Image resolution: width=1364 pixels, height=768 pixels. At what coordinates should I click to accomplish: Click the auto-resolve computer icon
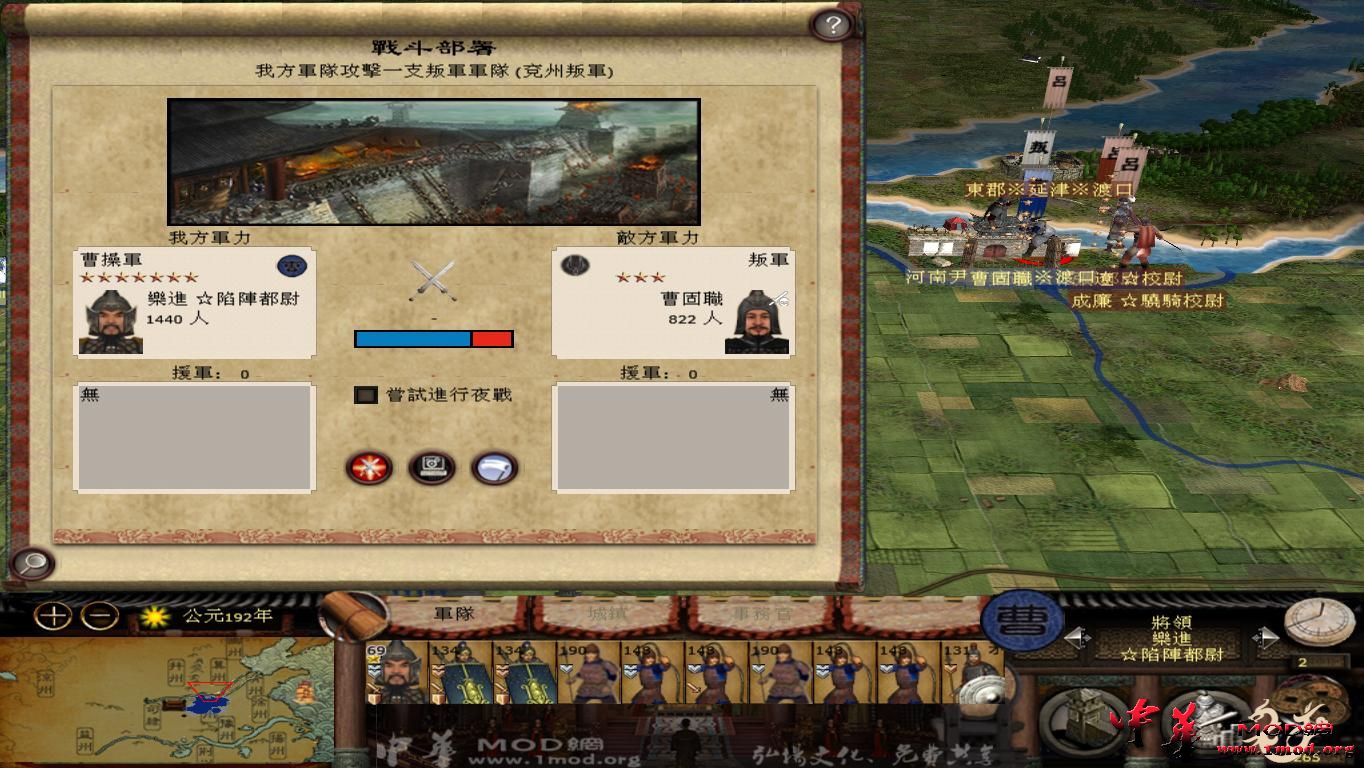click(x=431, y=468)
